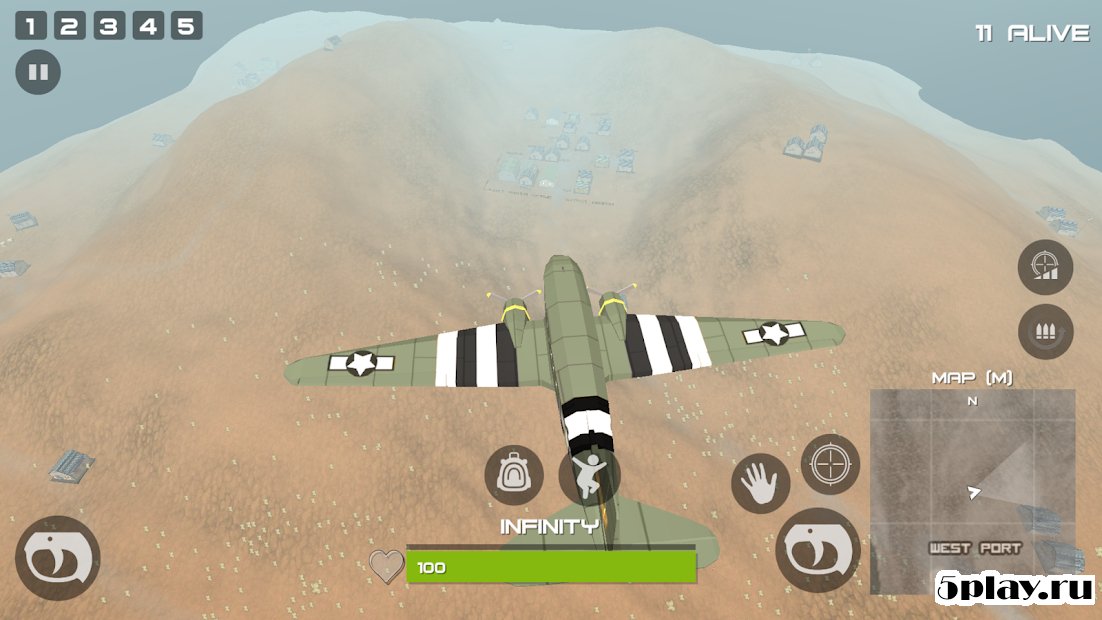
Task: Tap the open hand interact button
Action: (x=760, y=483)
